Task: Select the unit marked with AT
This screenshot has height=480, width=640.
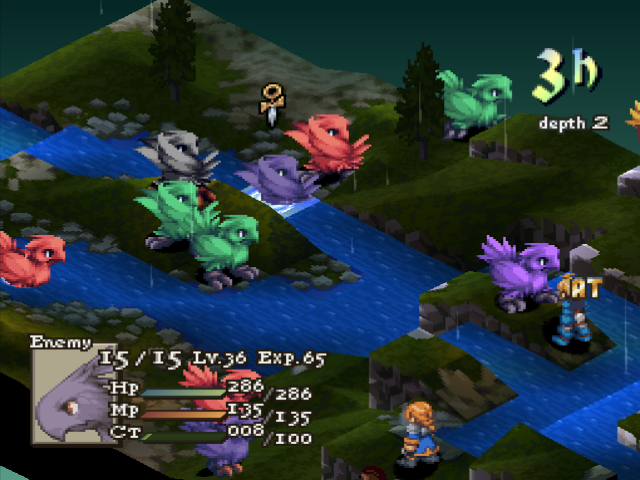Action: (571, 318)
